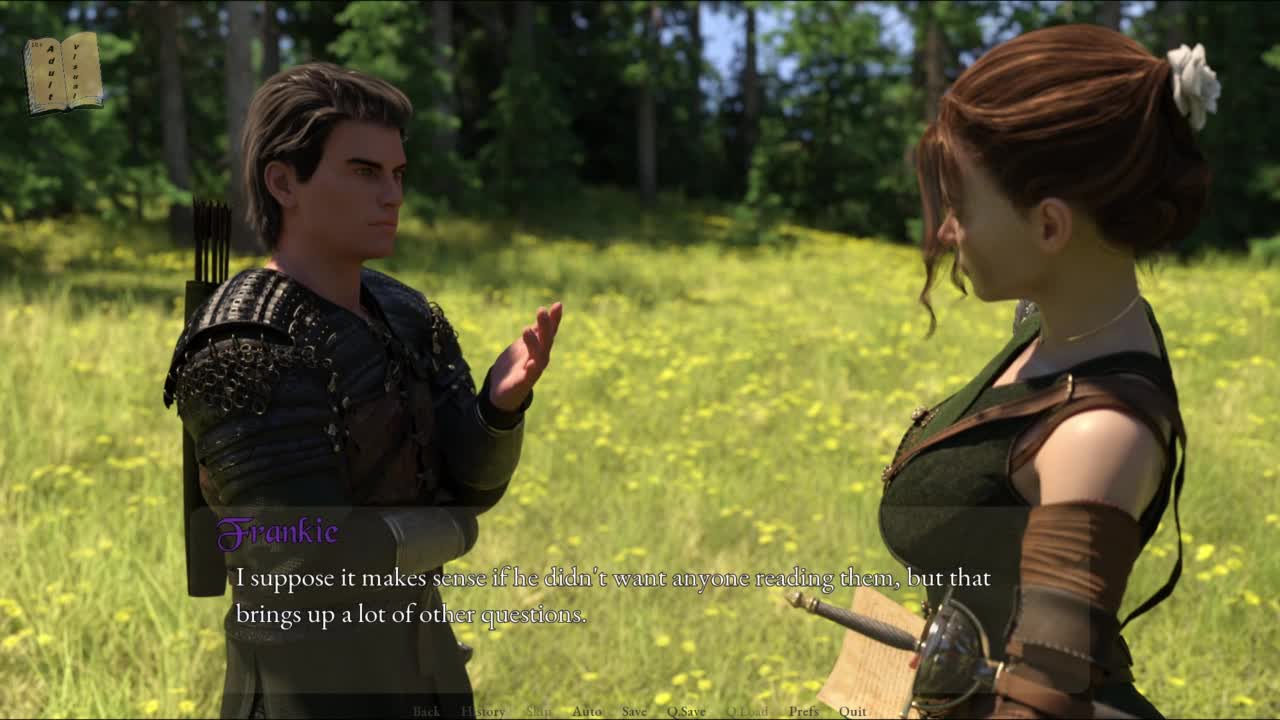Go back with the Back button
This screenshot has width=1280, height=720.
tap(426, 711)
